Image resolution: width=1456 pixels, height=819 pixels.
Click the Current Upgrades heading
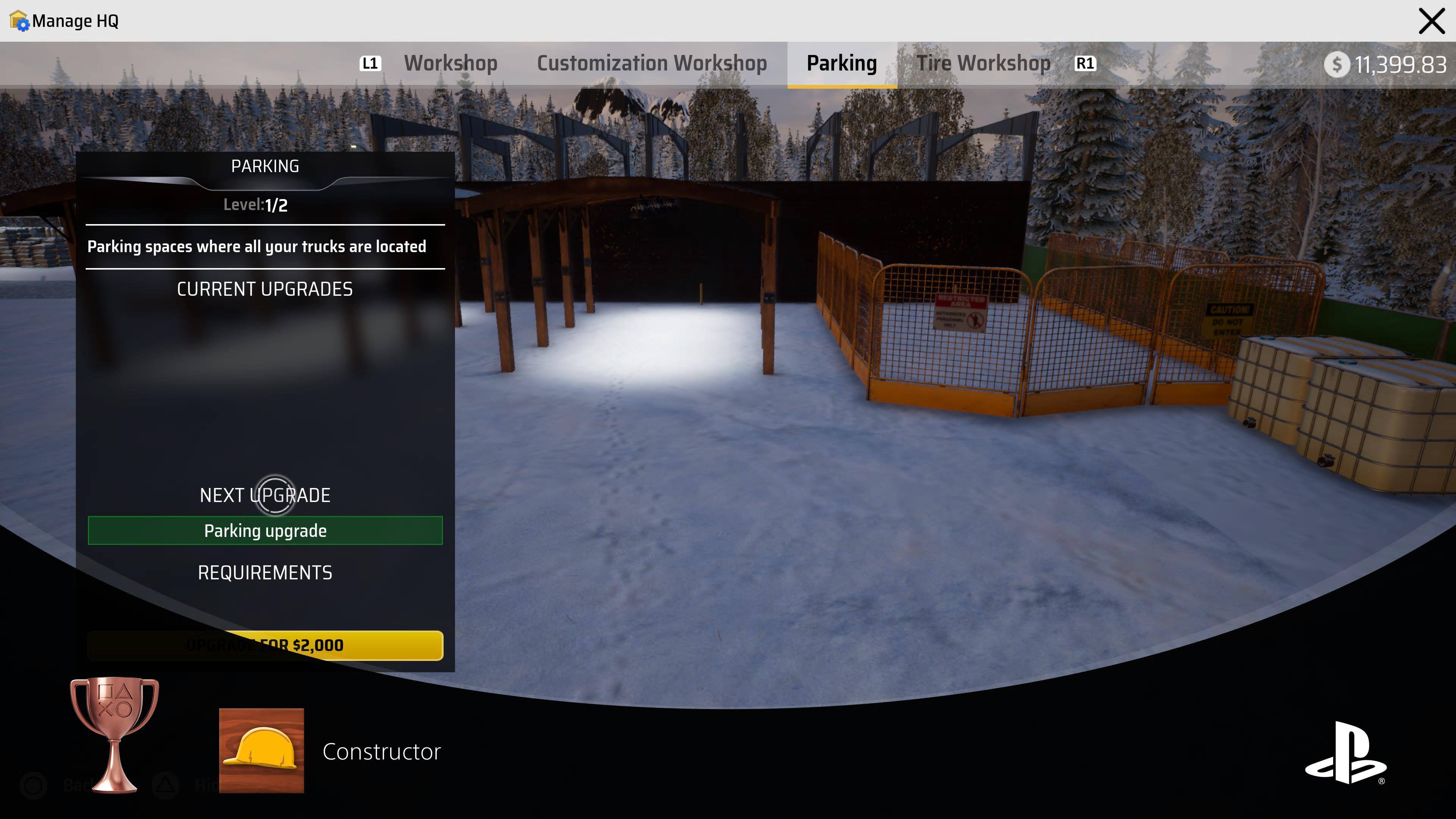pos(265,289)
